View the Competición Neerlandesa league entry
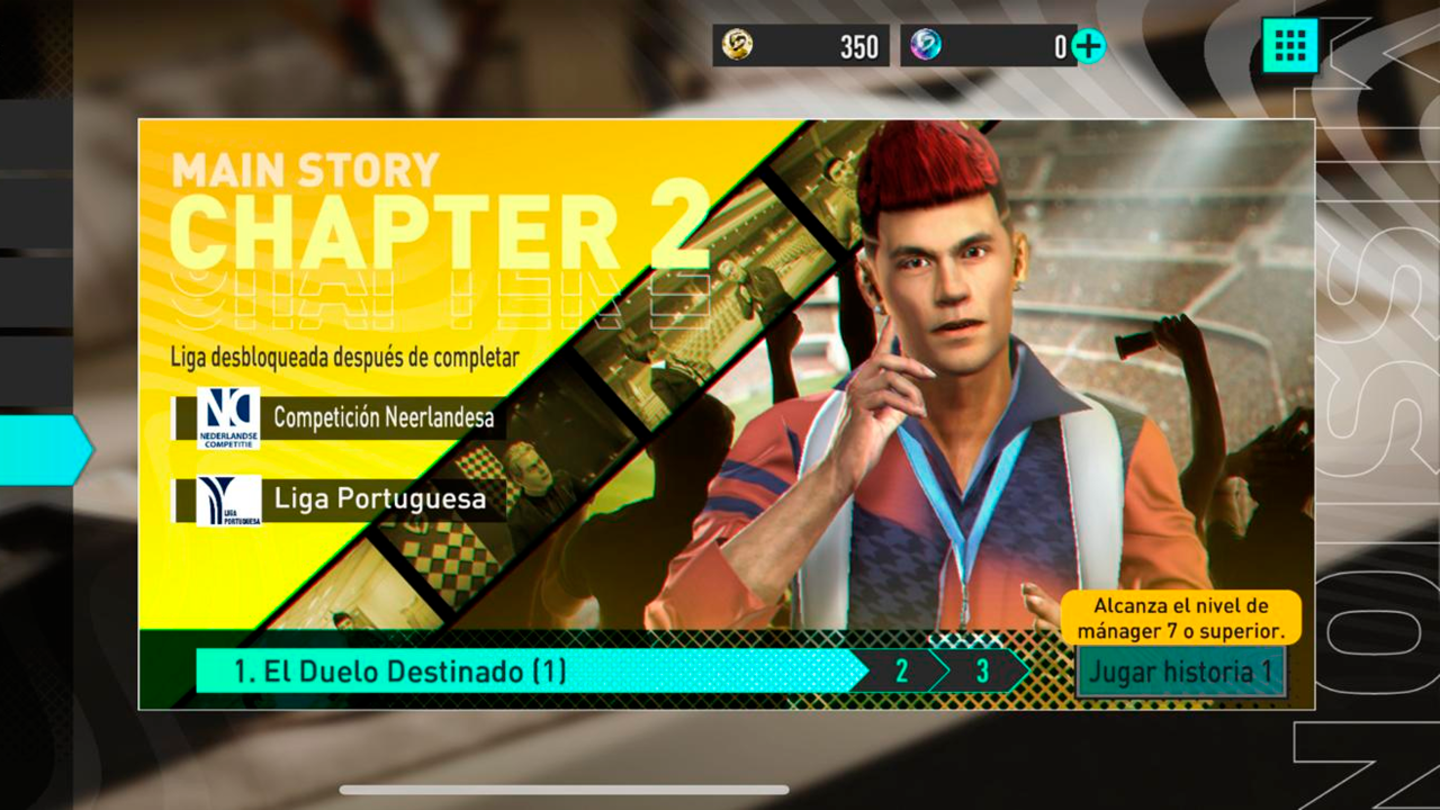Viewport: 1440px width, 810px height. coord(340,418)
